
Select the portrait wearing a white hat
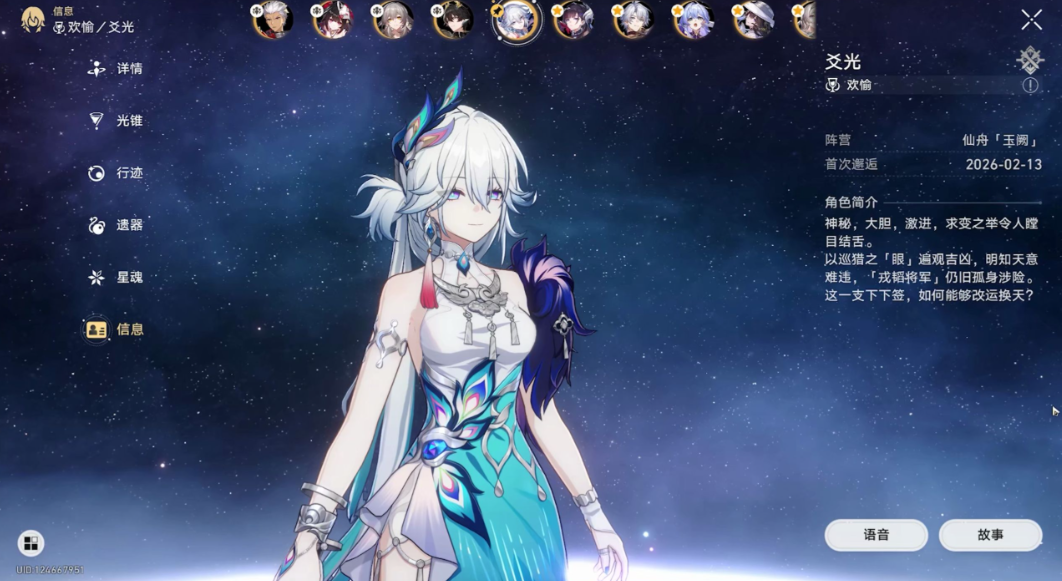[x=753, y=19]
